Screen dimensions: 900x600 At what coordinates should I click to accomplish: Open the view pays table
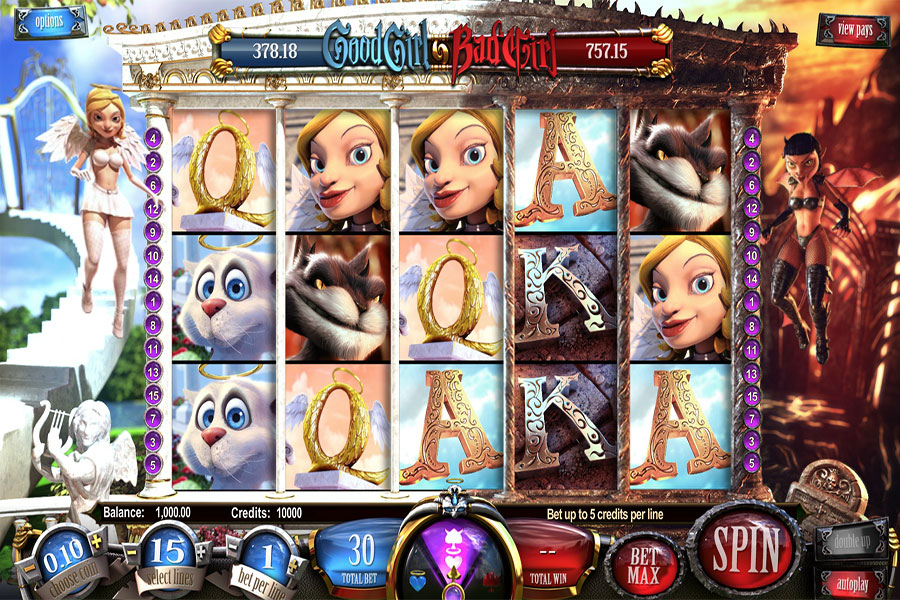852,30
